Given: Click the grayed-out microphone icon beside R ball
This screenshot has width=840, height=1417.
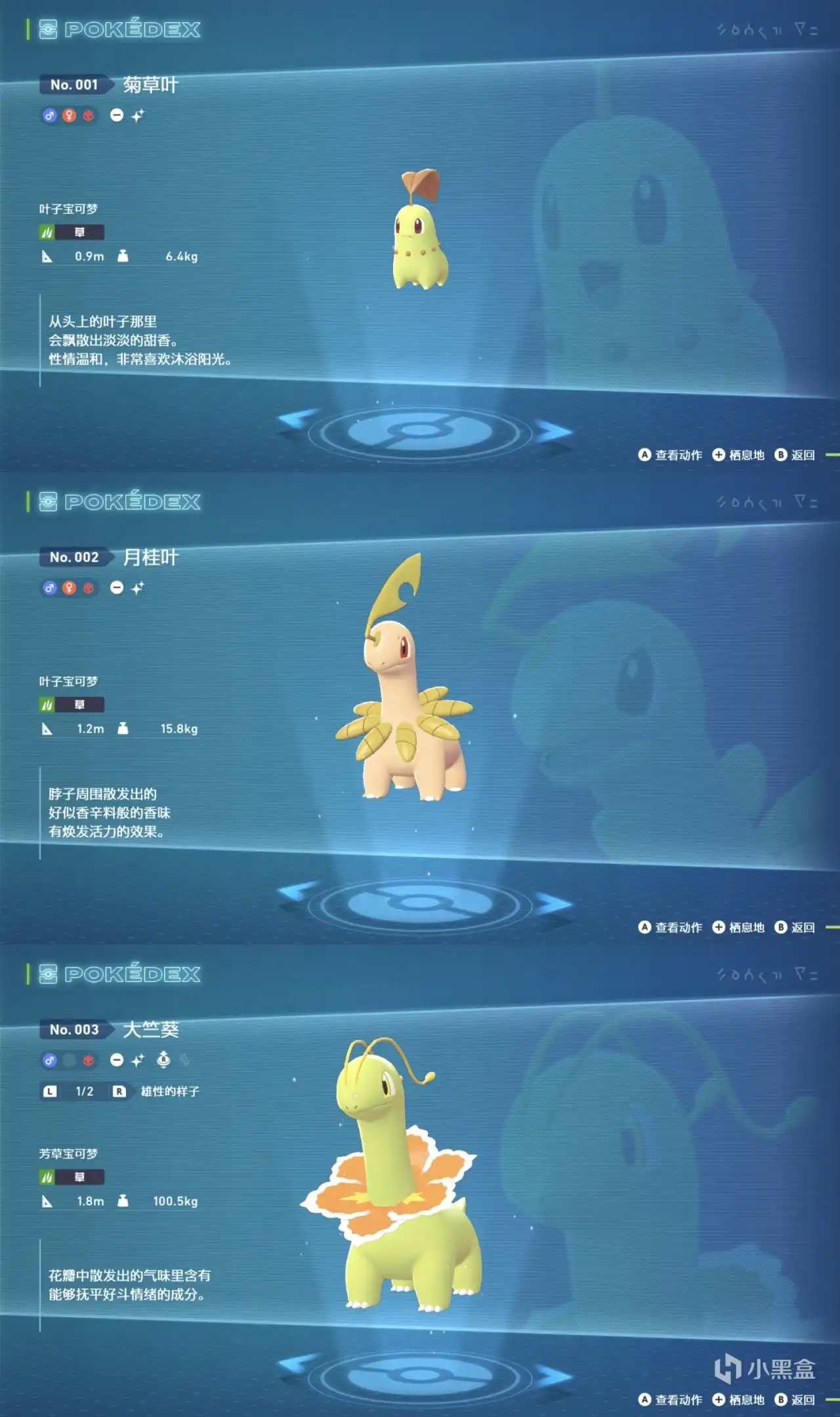Looking at the screenshot, I should coord(186,1060).
